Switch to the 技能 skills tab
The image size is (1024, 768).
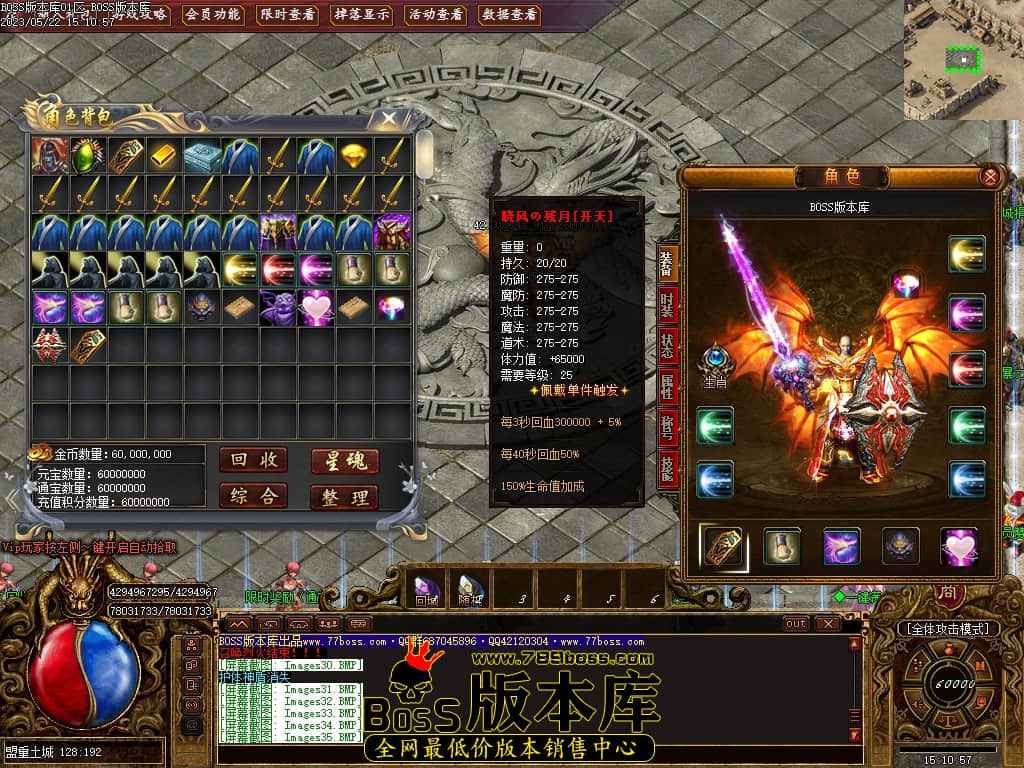[667, 469]
